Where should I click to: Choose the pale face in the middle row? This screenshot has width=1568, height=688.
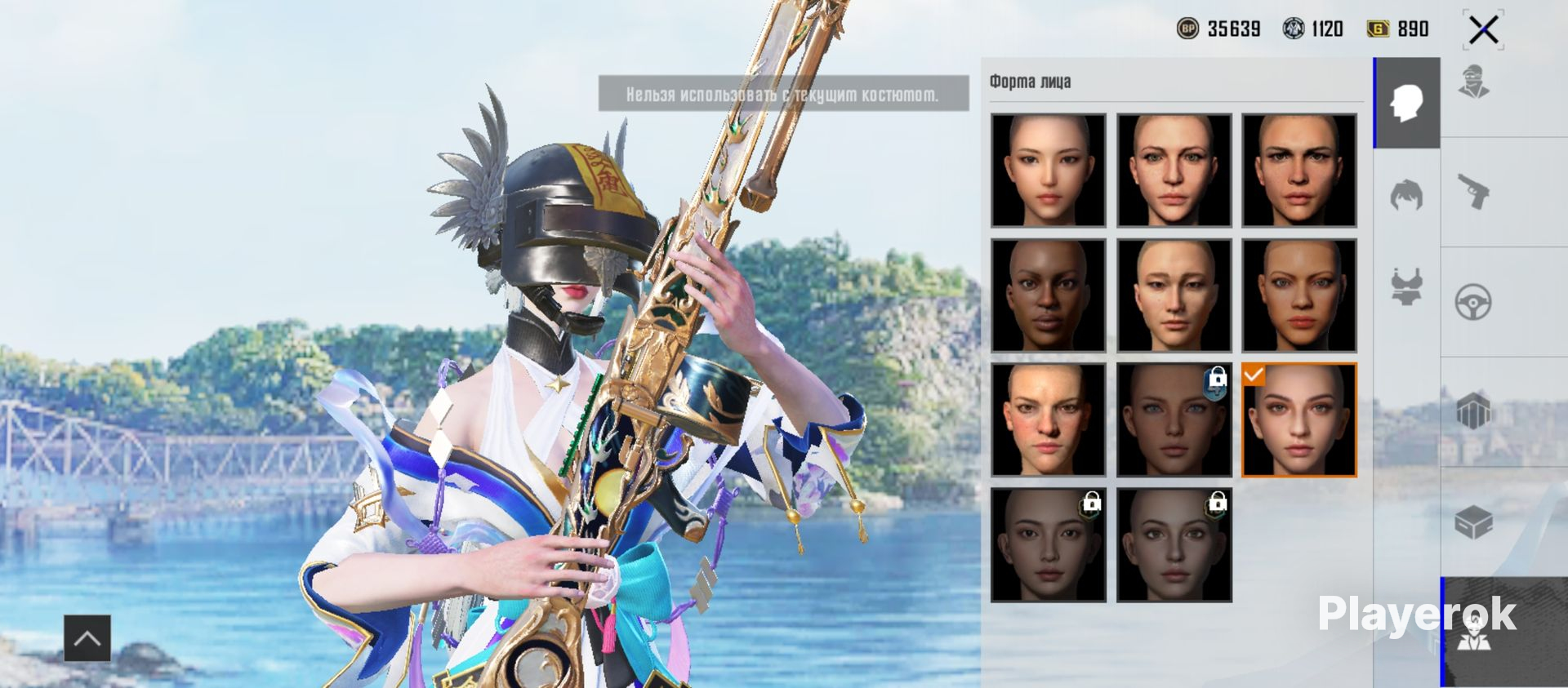point(1174,295)
